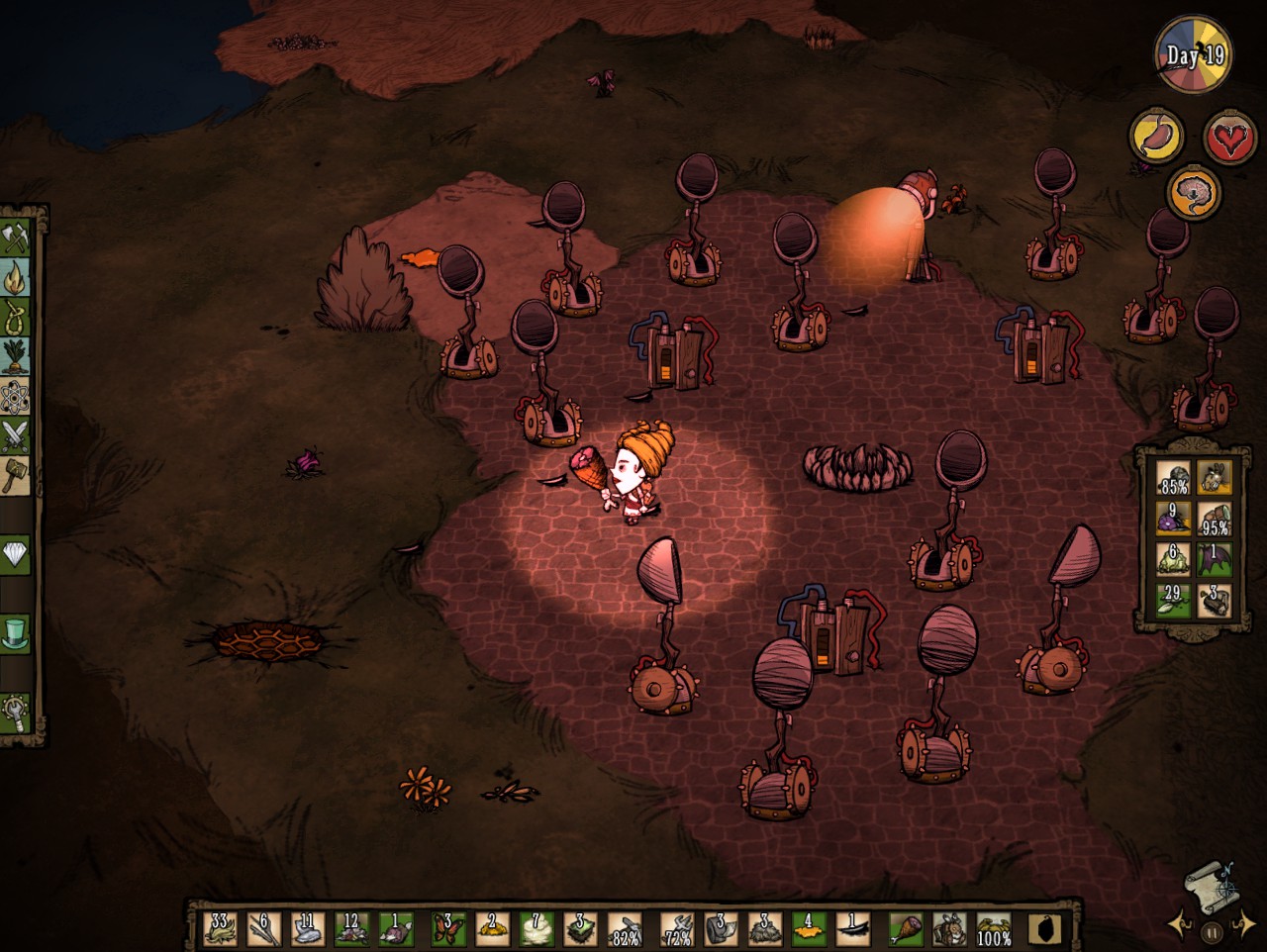Select the log stack in backpack
Screen dimensions: 1267x952
pyautogui.click(x=1215, y=600)
